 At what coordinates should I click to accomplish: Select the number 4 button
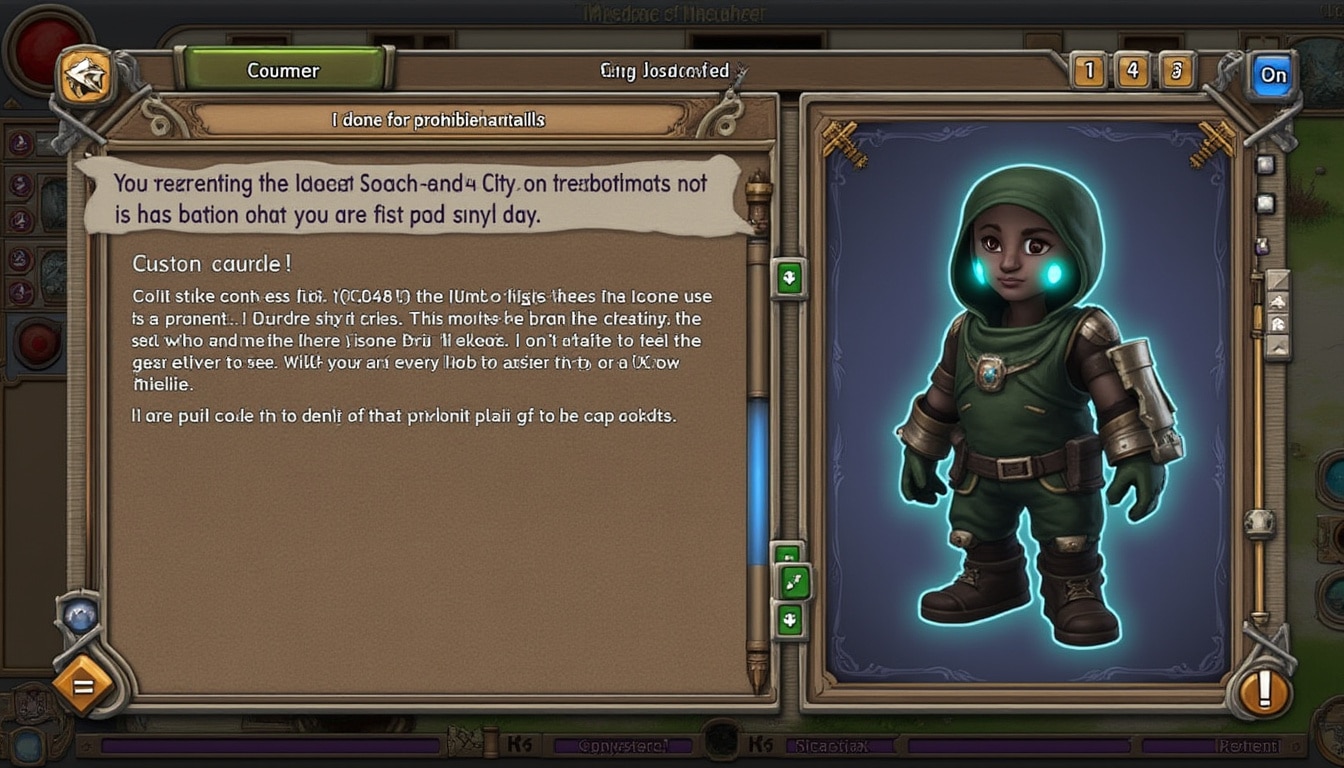pyautogui.click(x=1132, y=72)
